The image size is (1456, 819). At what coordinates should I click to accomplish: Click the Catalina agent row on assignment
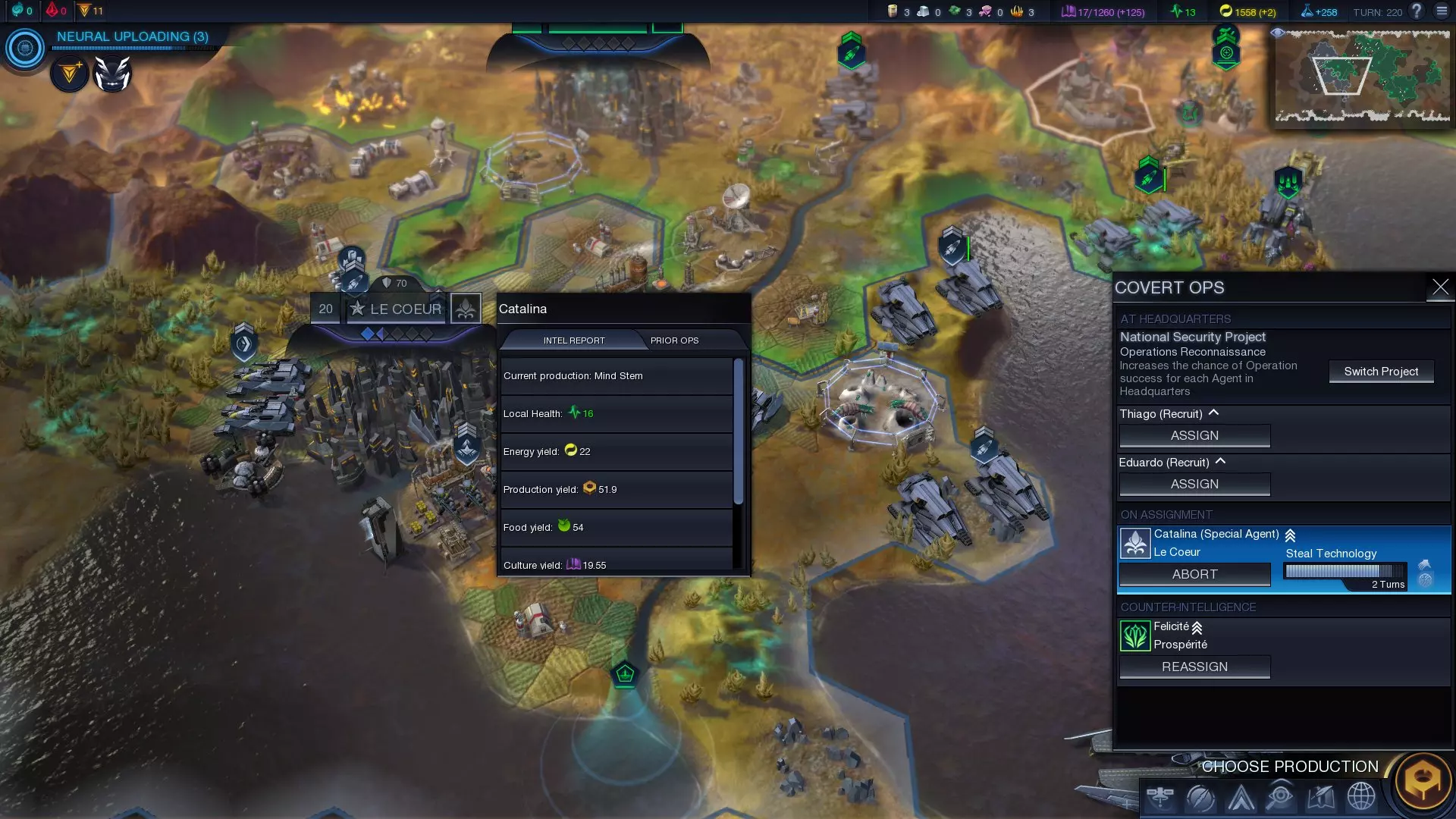(1216, 542)
